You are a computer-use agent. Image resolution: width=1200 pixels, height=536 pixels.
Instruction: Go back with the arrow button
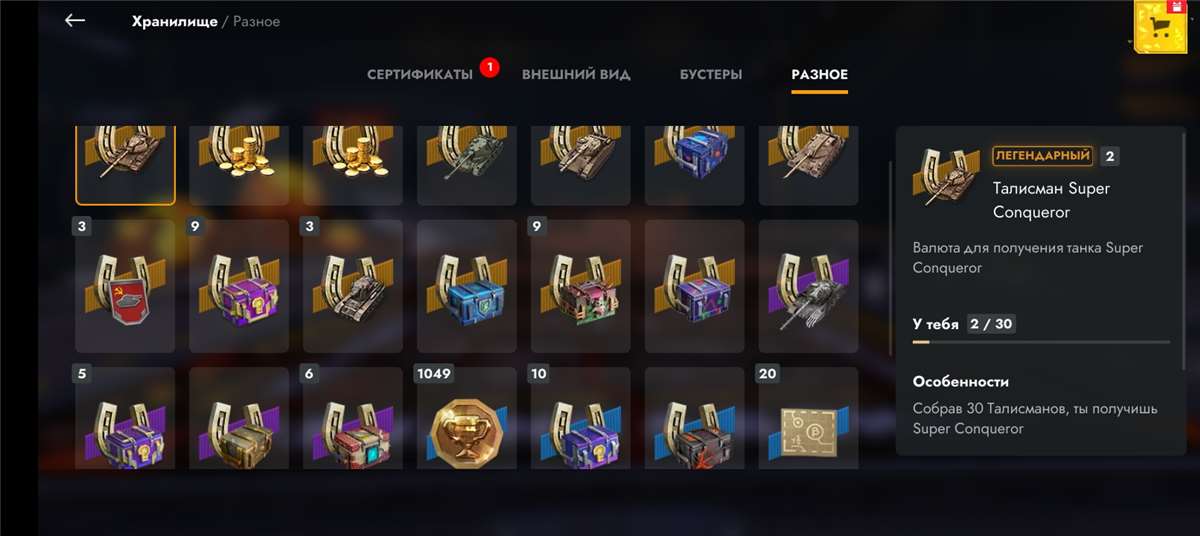75,21
